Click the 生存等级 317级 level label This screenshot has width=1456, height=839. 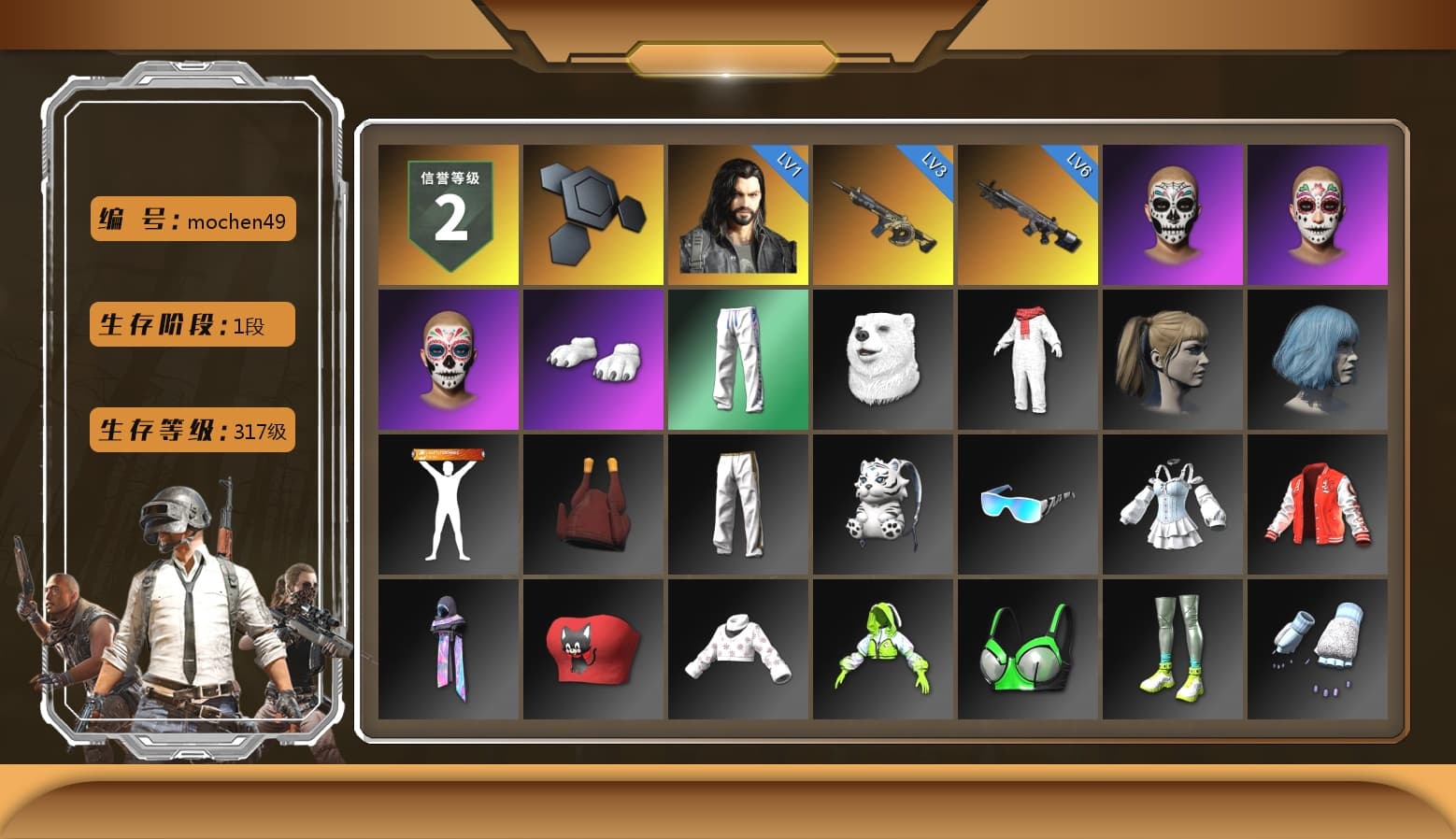pyautogui.click(x=192, y=430)
